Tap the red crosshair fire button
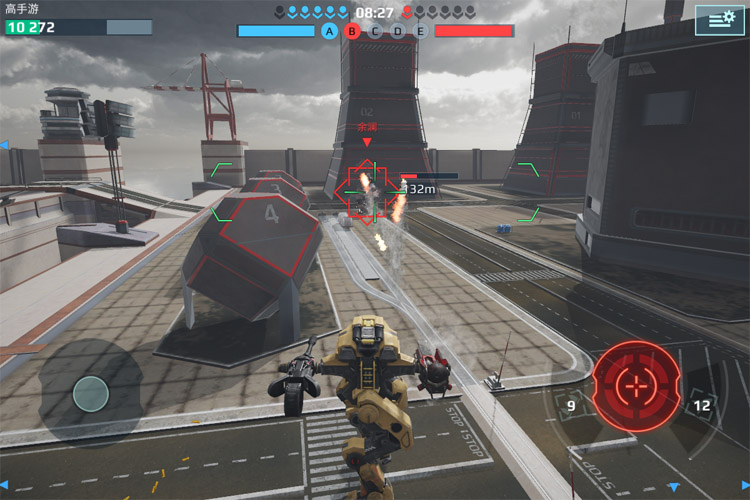The width and height of the screenshot is (750, 500). click(x=636, y=385)
